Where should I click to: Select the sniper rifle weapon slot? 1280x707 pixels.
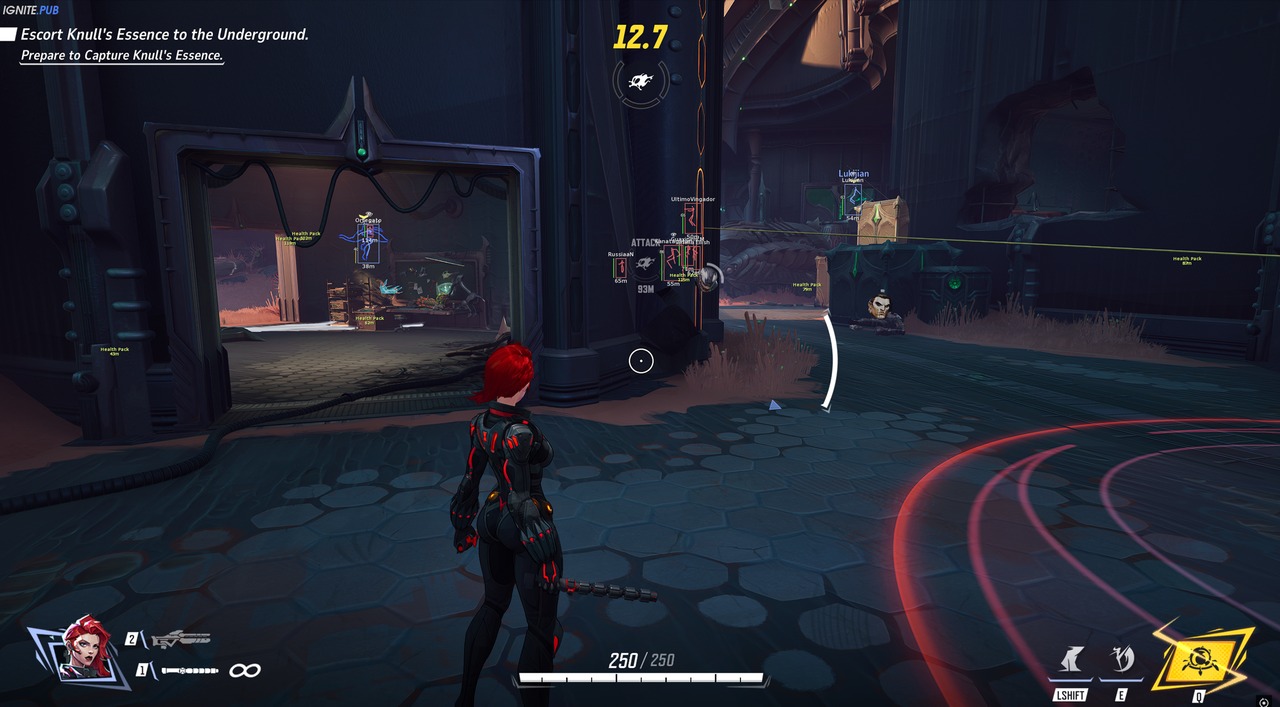tap(180, 639)
